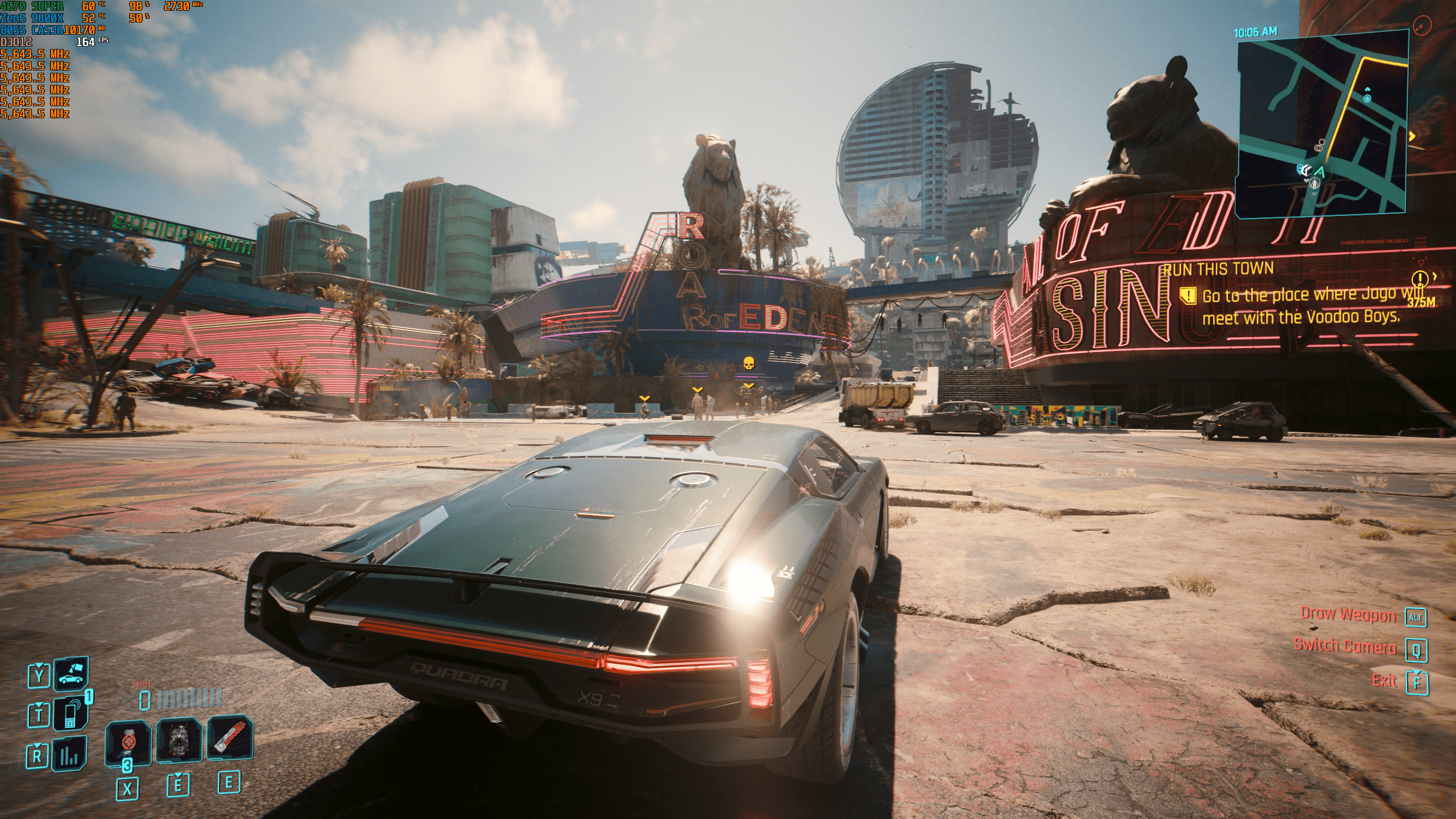This screenshot has height=819, width=1456.
Task: Click the cyan fast-travel marker on minimap
Action: click(x=1367, y=98)
